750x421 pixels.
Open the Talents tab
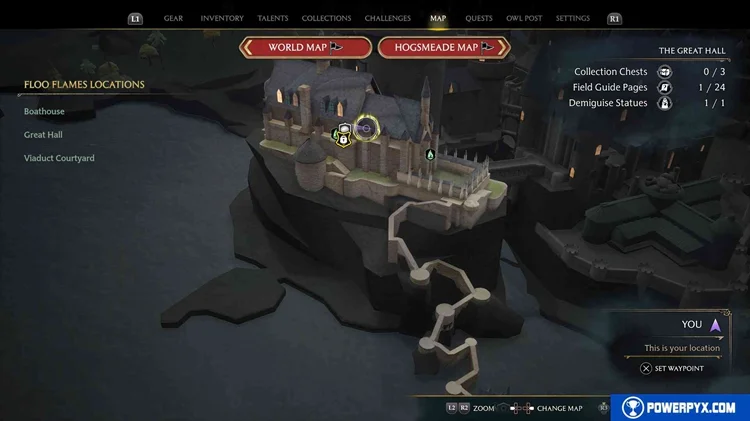coord(273,18)
